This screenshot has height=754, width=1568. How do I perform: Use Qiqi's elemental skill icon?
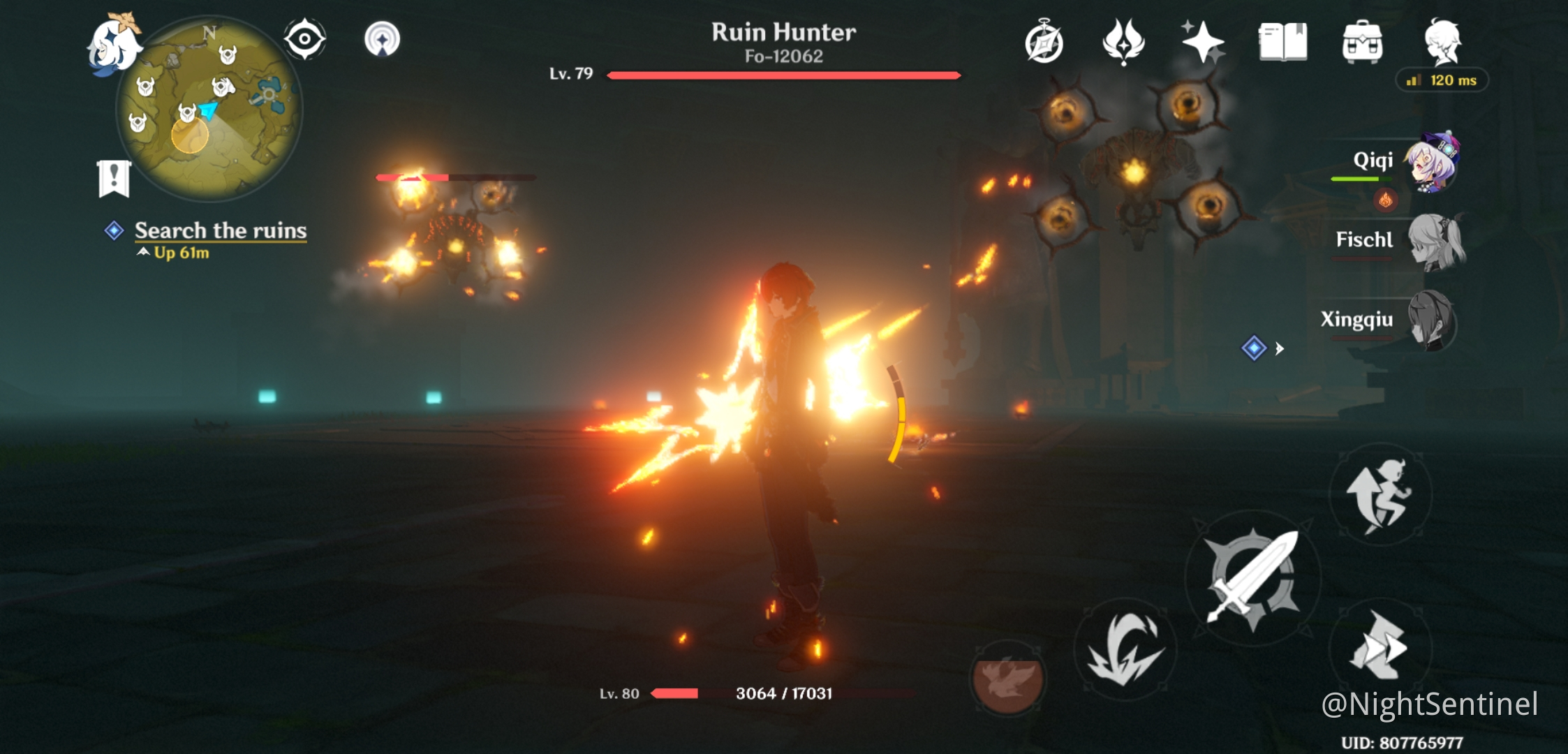coord(1130,648)
